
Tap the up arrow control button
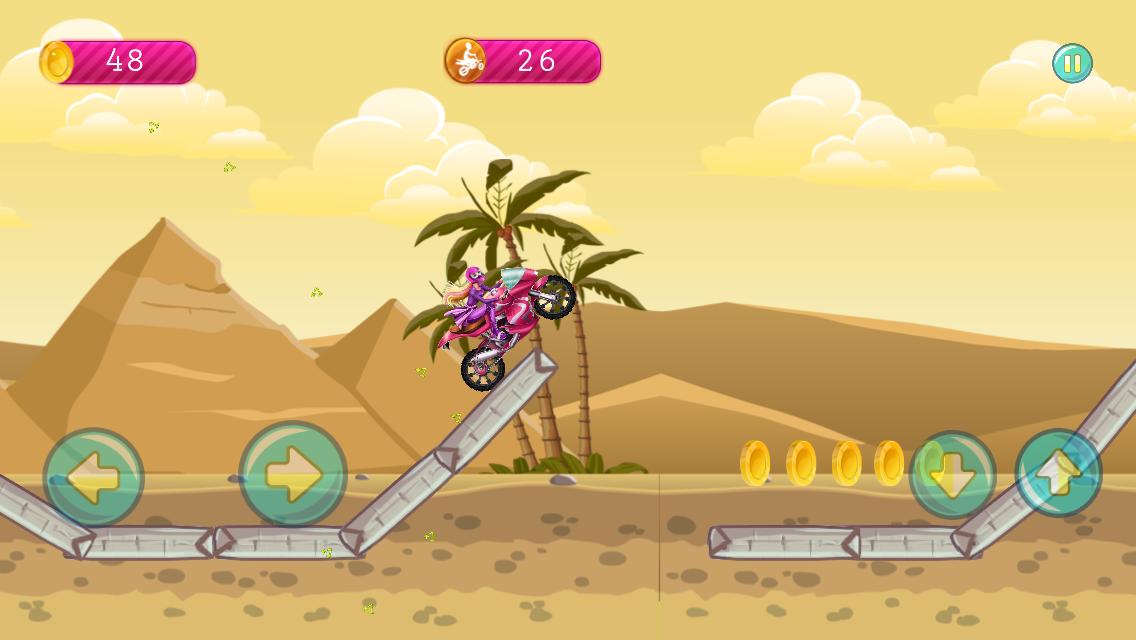point(1058,473)
